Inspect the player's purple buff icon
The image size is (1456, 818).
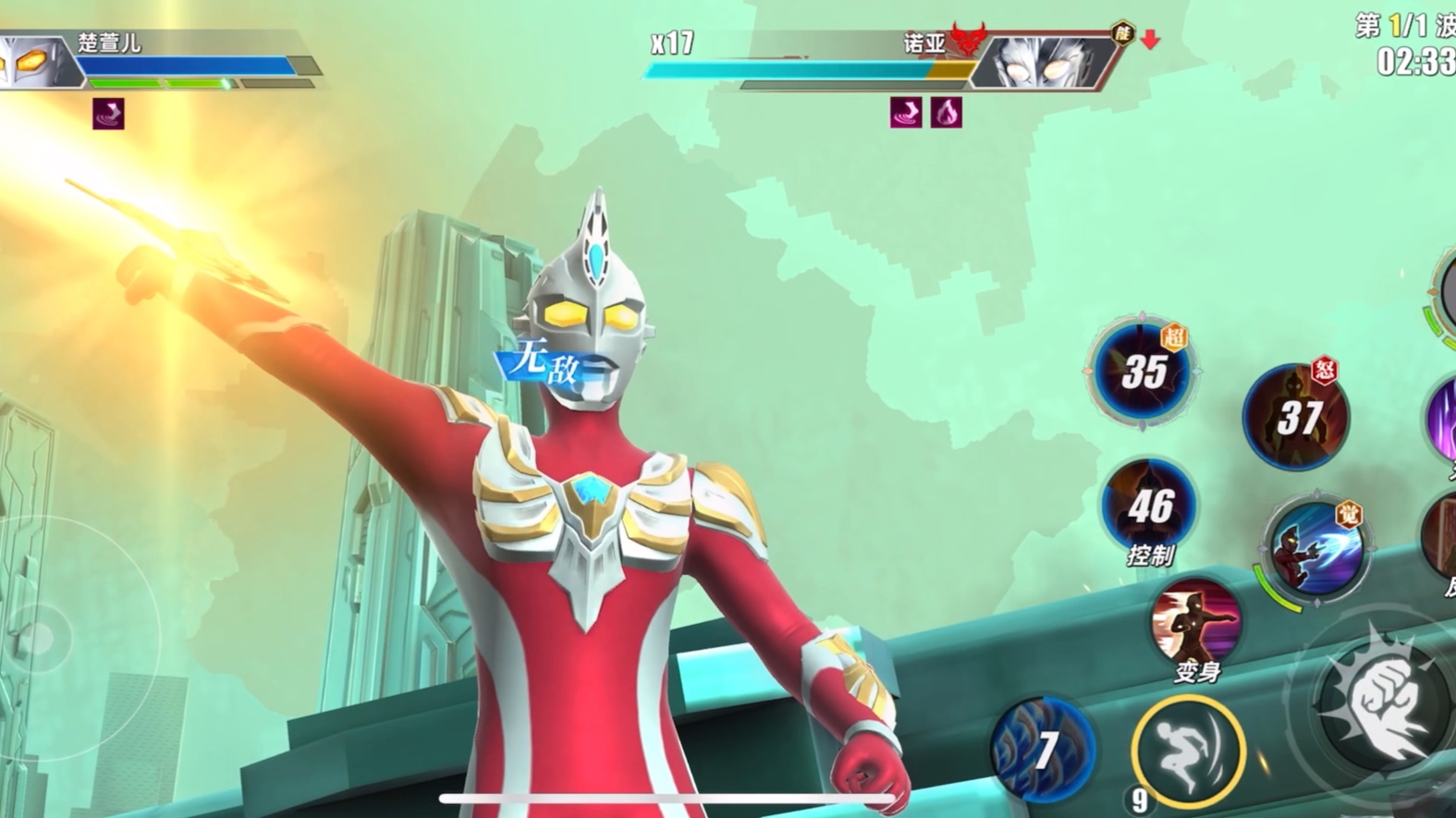(x=108, y=114)
